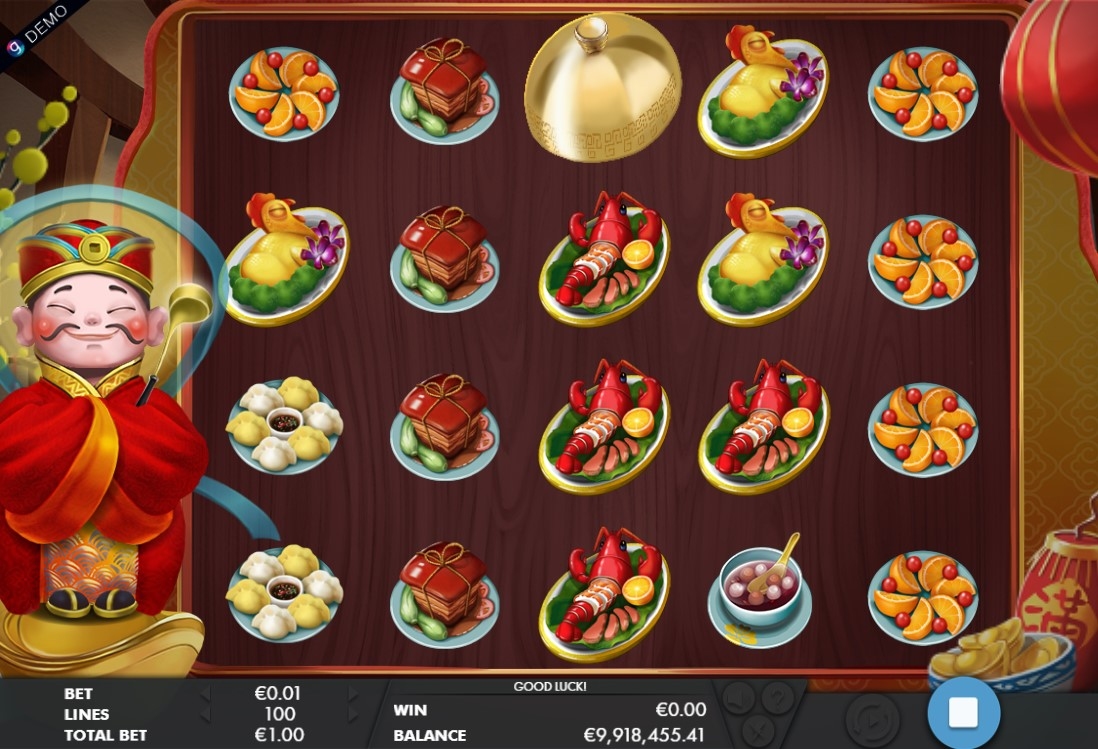Viewport: 1098px width, 749px height.
Task: Decrease the bet amount with left arrow
Action: 204,693
